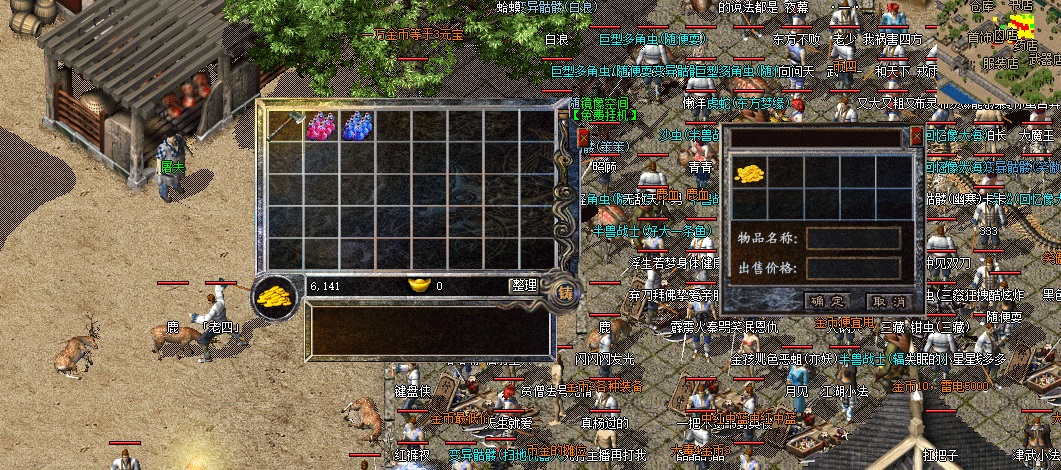1061x470 pixels.
Task: Pick the red potion bundle slot
Action: coord(322,126)
